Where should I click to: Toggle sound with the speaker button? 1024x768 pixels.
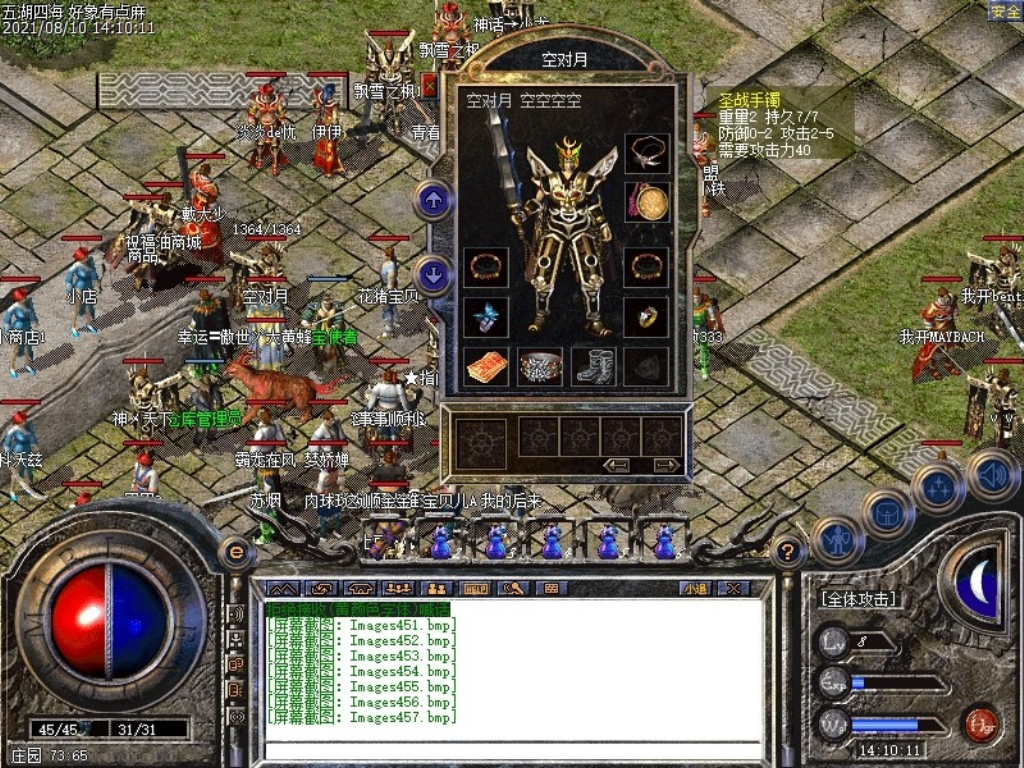992,474
